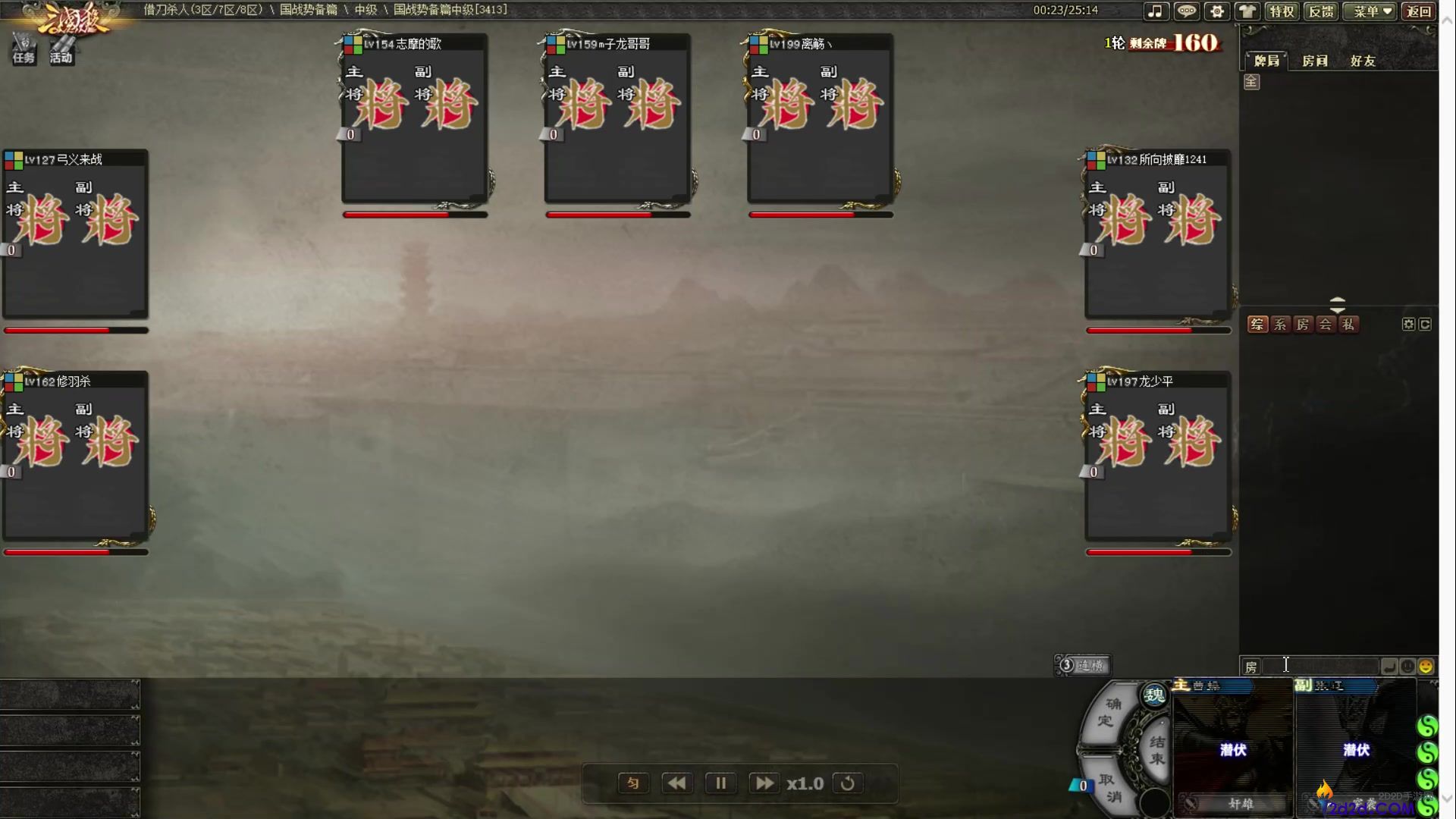Switch to the 好友 friends tab

pos(1363,61)
